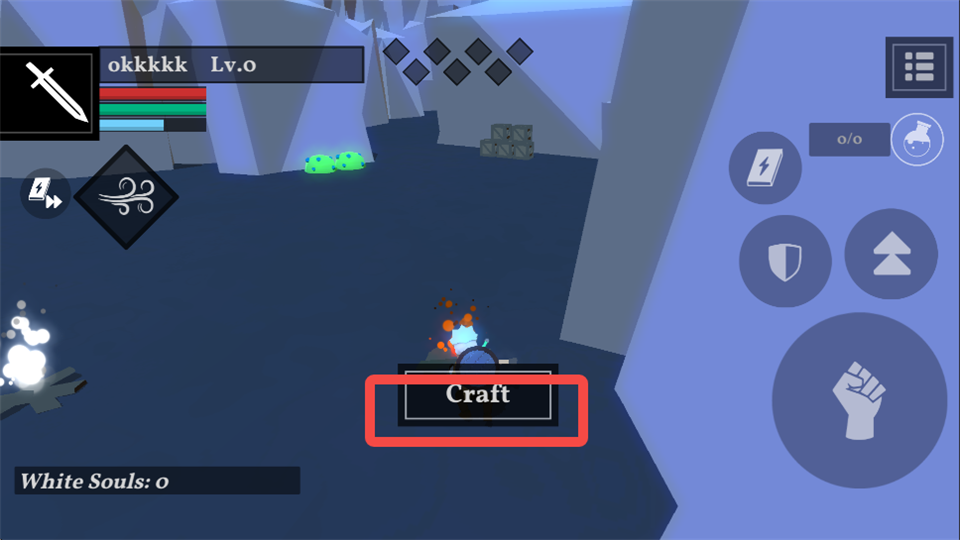Hit the fist attack button
The image size is (960, 540).
(x=859, y=400)
